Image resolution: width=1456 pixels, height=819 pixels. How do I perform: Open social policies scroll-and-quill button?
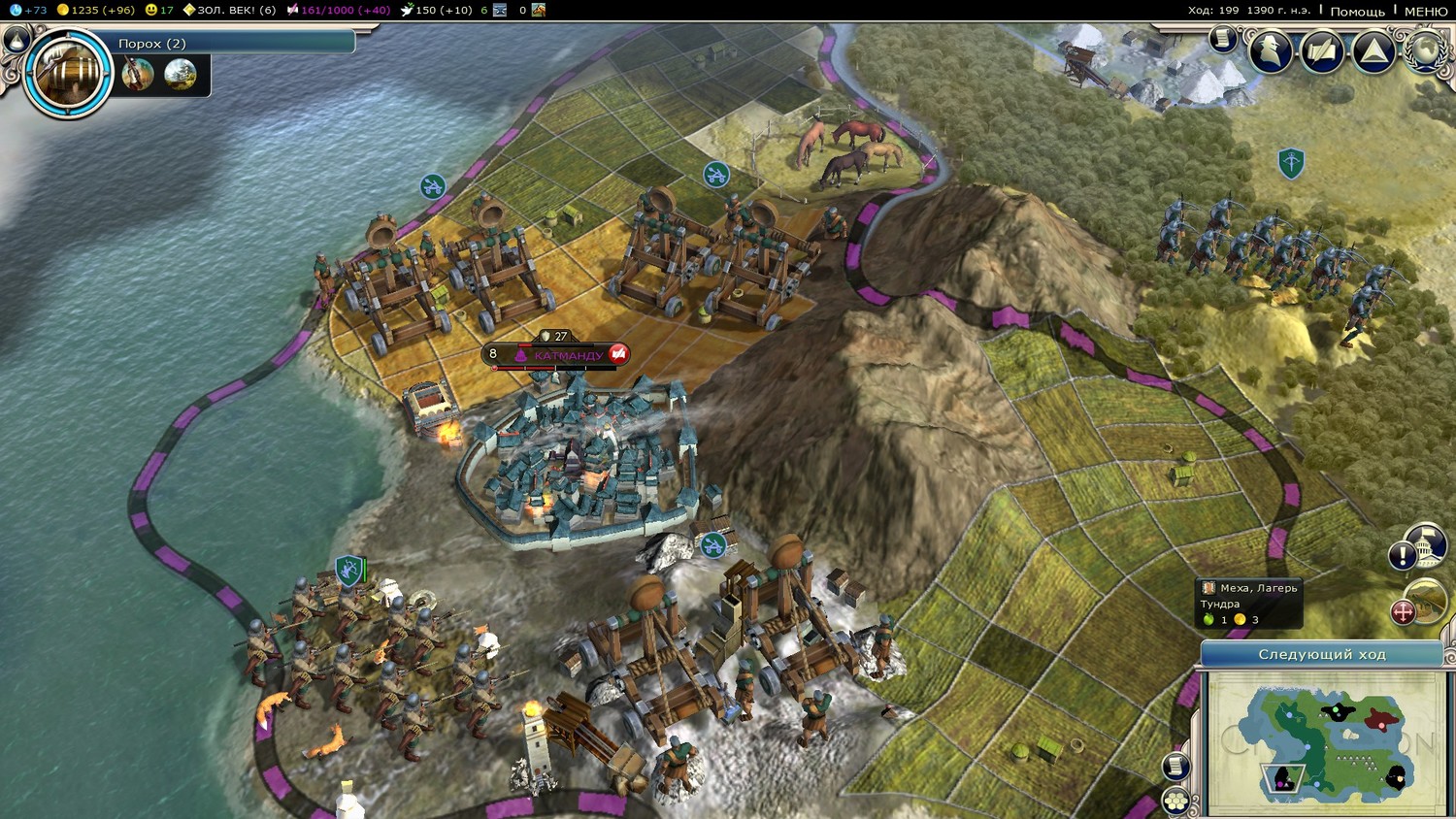[1321, 50]
